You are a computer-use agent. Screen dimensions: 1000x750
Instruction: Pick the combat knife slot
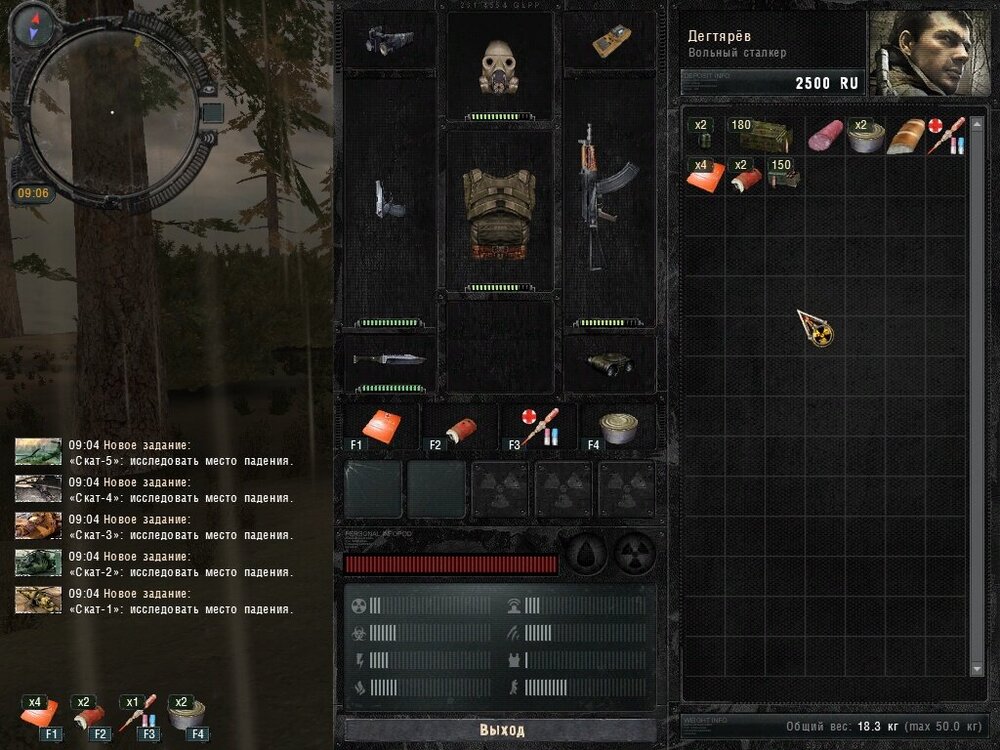pos(390,360)
